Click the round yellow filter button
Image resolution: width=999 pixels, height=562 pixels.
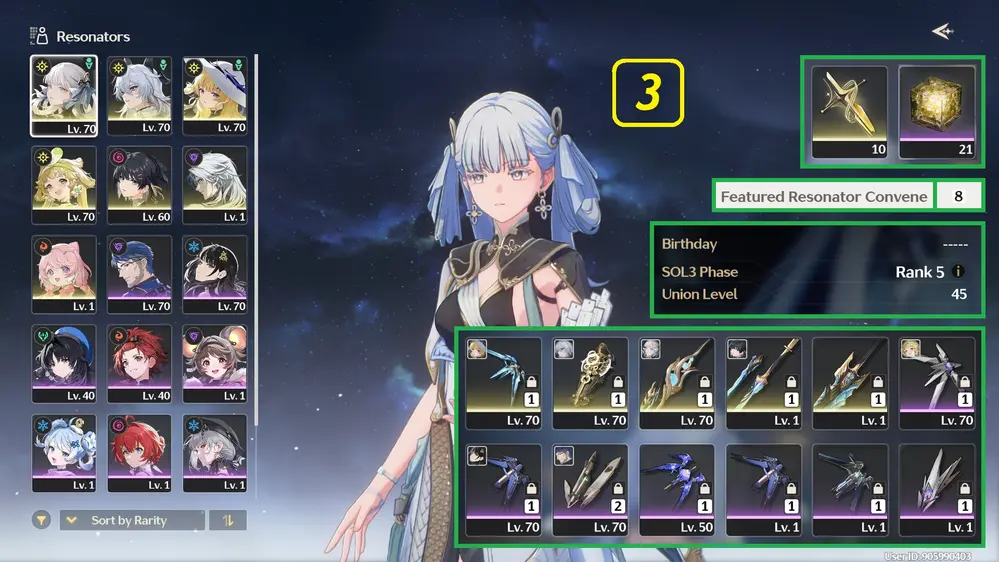click(x=42, y=520)
